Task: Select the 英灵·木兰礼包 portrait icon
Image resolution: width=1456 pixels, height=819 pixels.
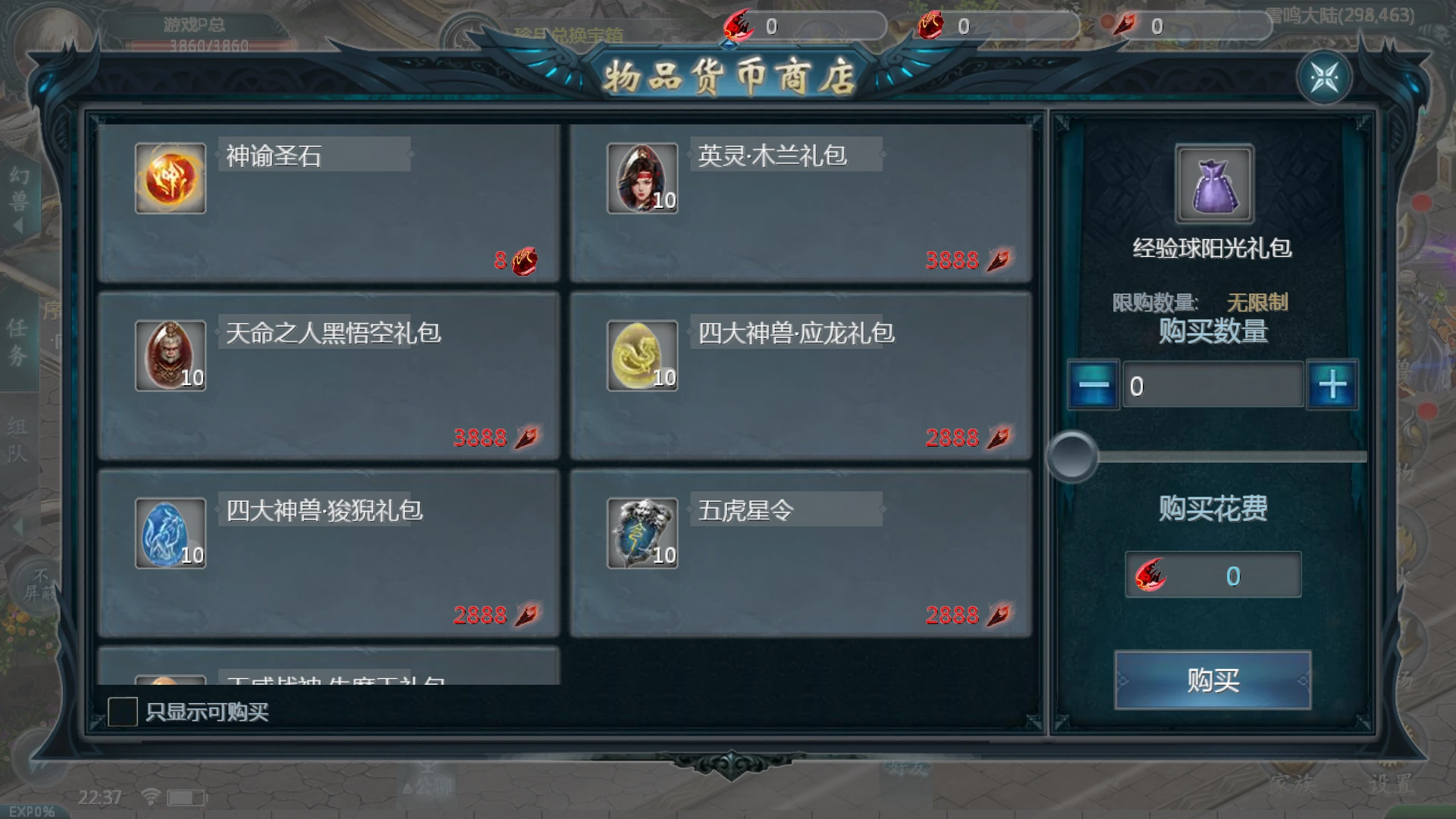Action: tap(642, 178)
